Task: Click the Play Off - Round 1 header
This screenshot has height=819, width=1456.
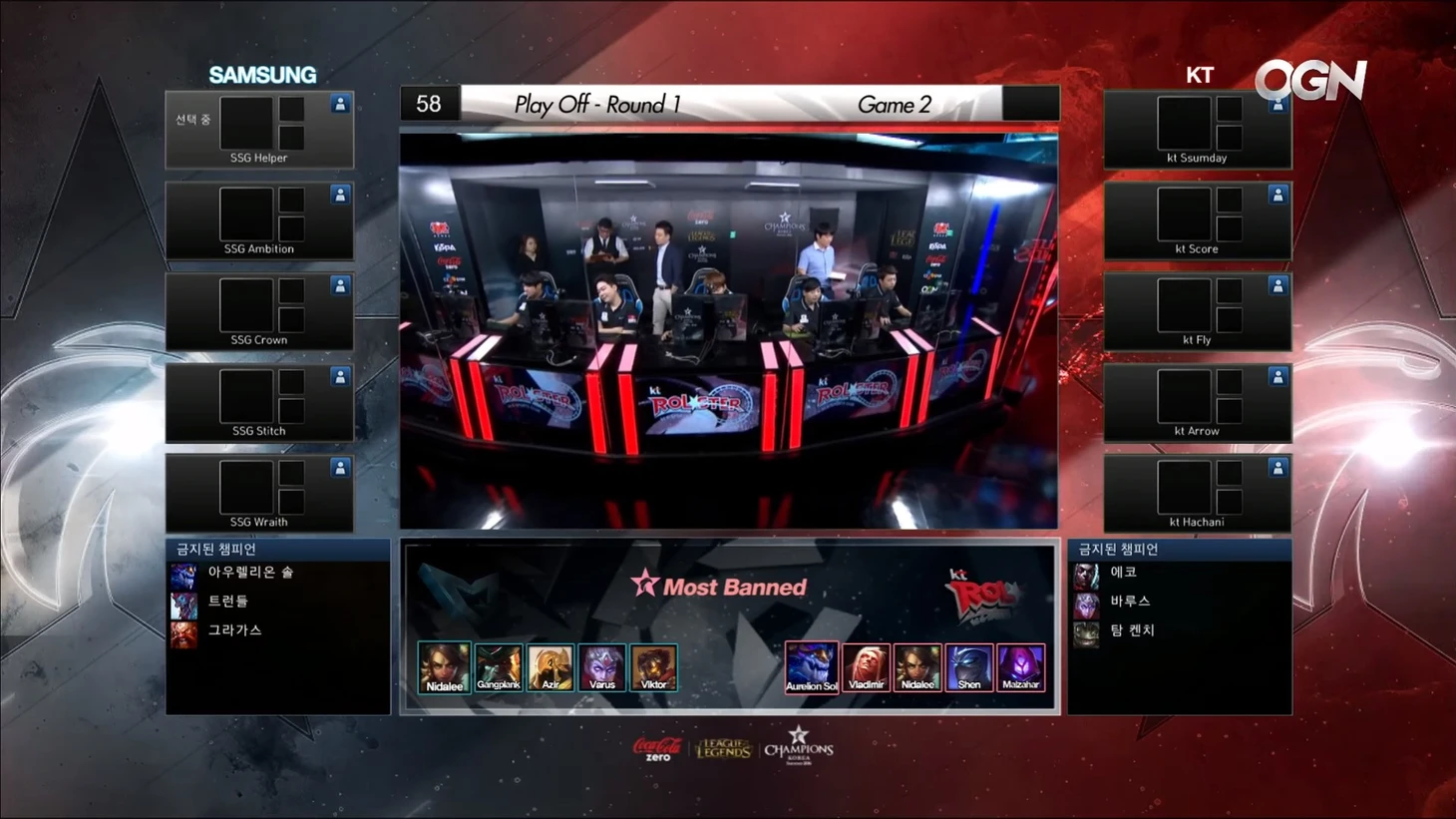Action: (x=594, y=104)
